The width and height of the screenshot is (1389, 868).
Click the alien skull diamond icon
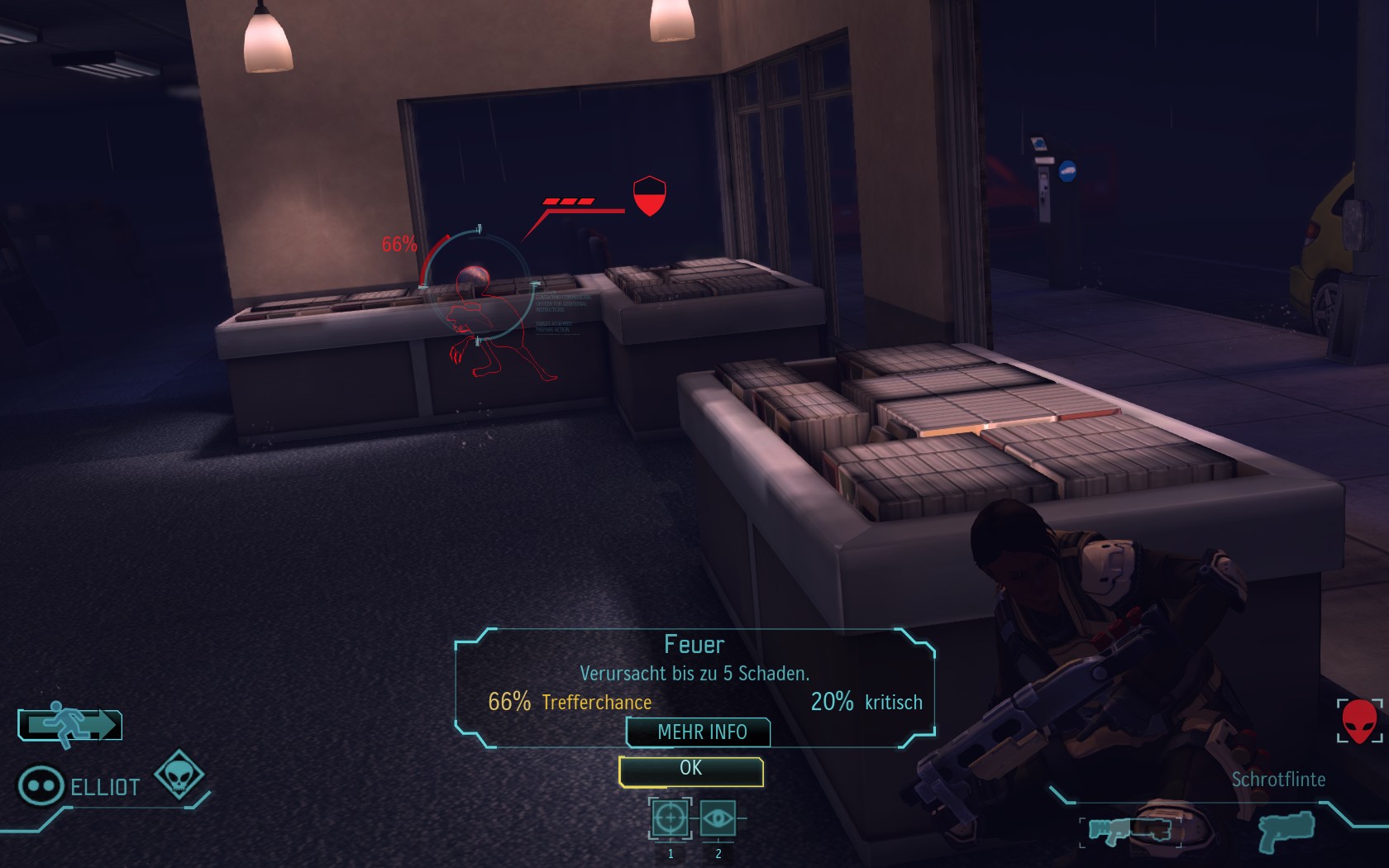pyautogui.click(x=179, y=775)
